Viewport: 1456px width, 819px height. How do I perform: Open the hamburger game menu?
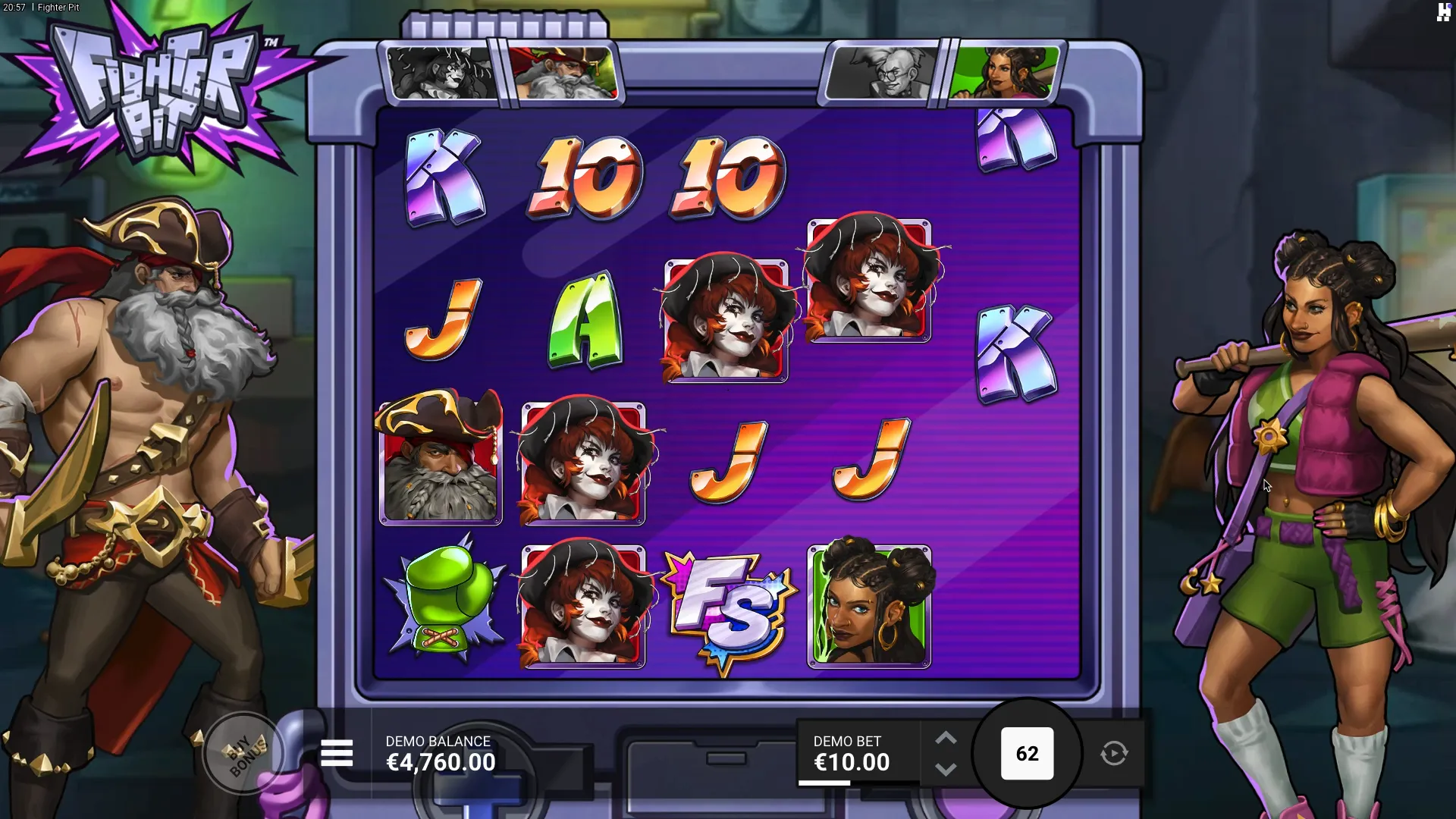(337, 753)
